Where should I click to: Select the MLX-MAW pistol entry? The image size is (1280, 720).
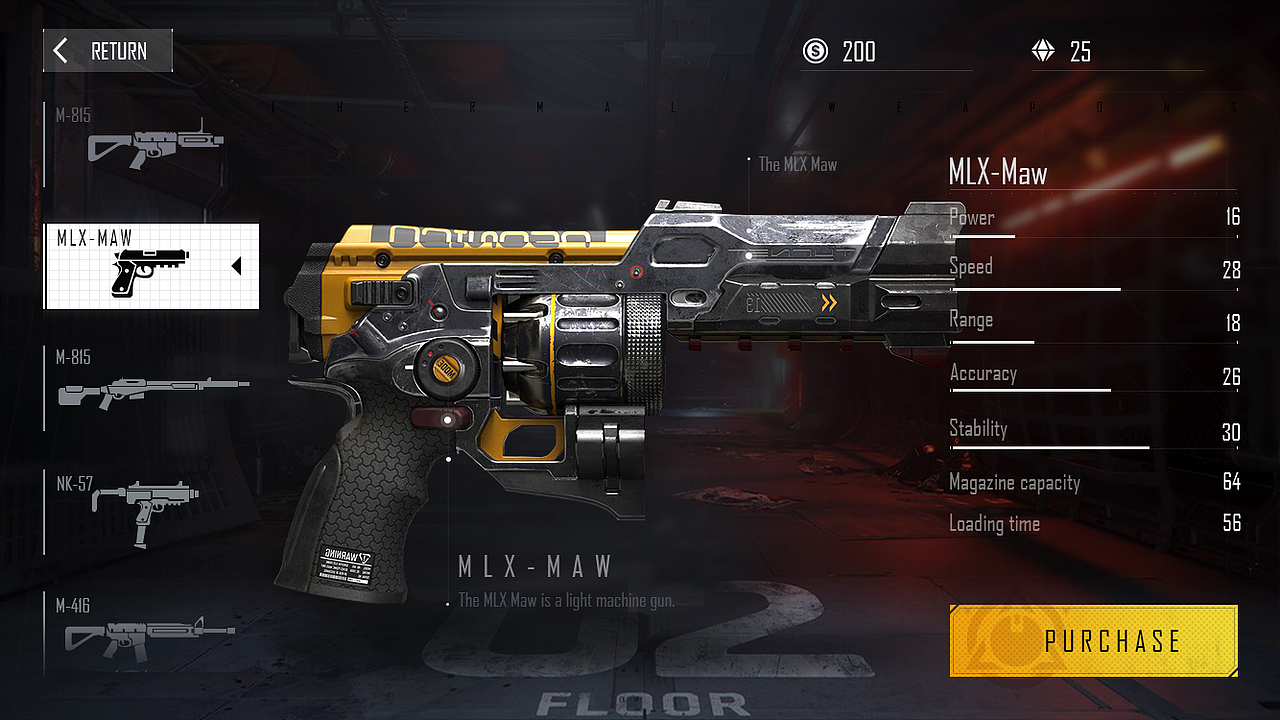coord(152,266)
